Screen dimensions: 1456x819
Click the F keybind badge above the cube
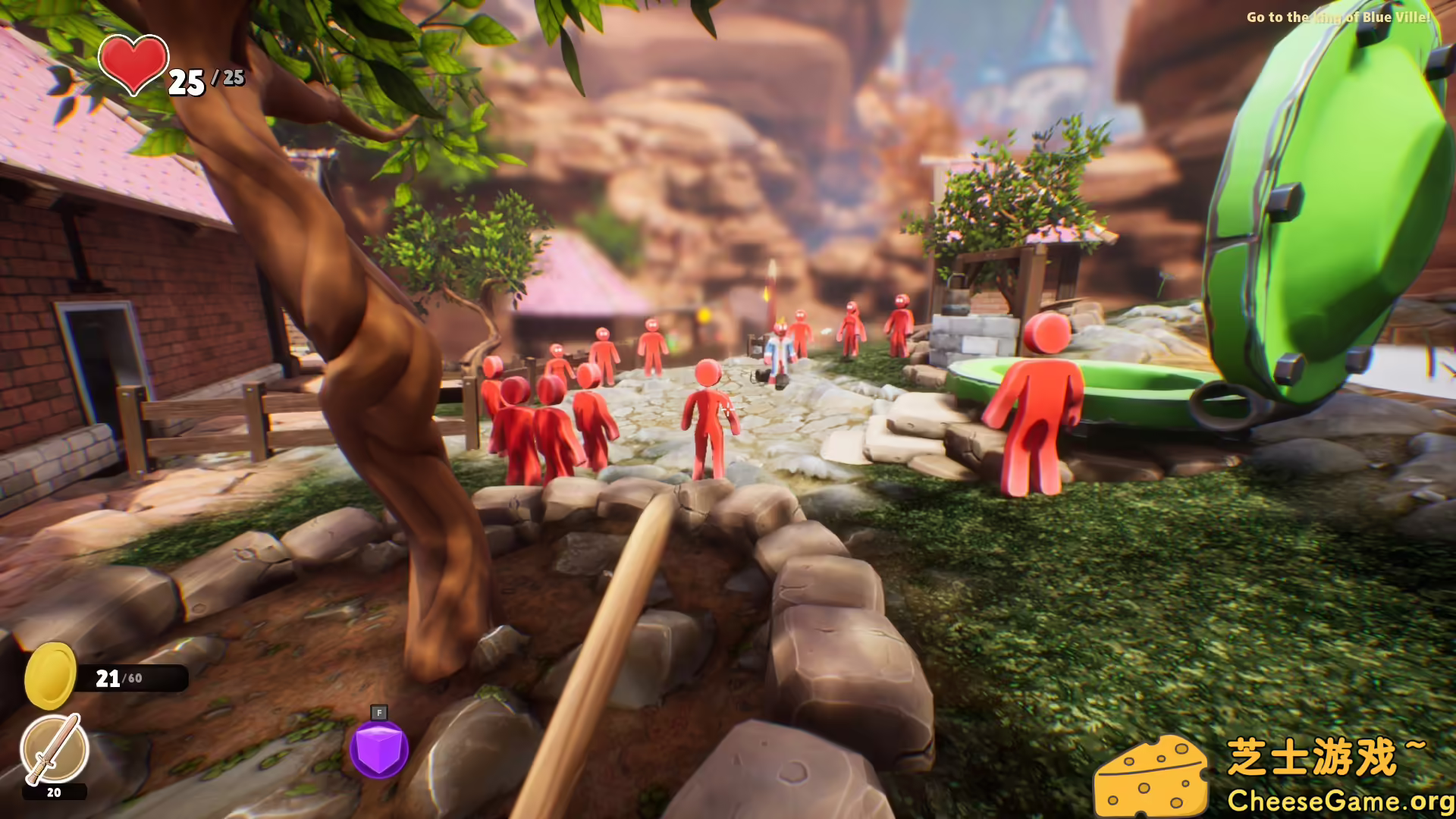(x=379, y=714)
